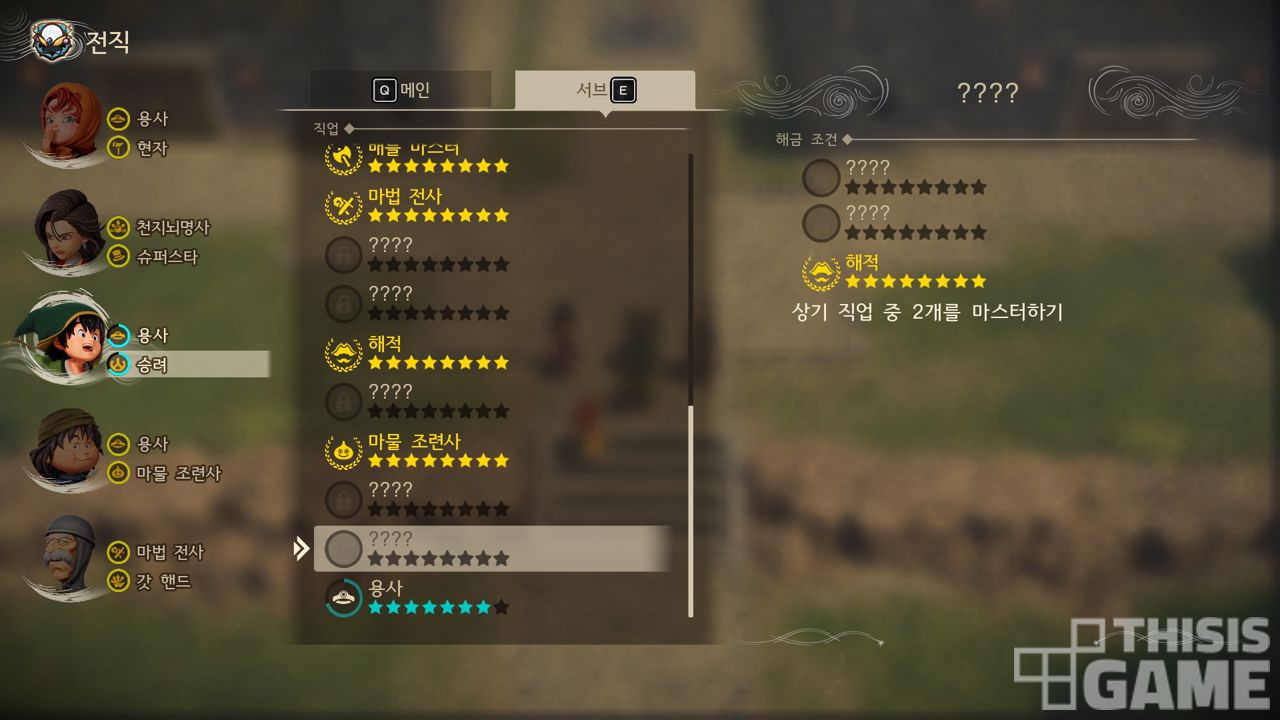Switch to the 메인 job tab
The image size is (1280, 720).
pyautogui.click(x=401, y=90)
